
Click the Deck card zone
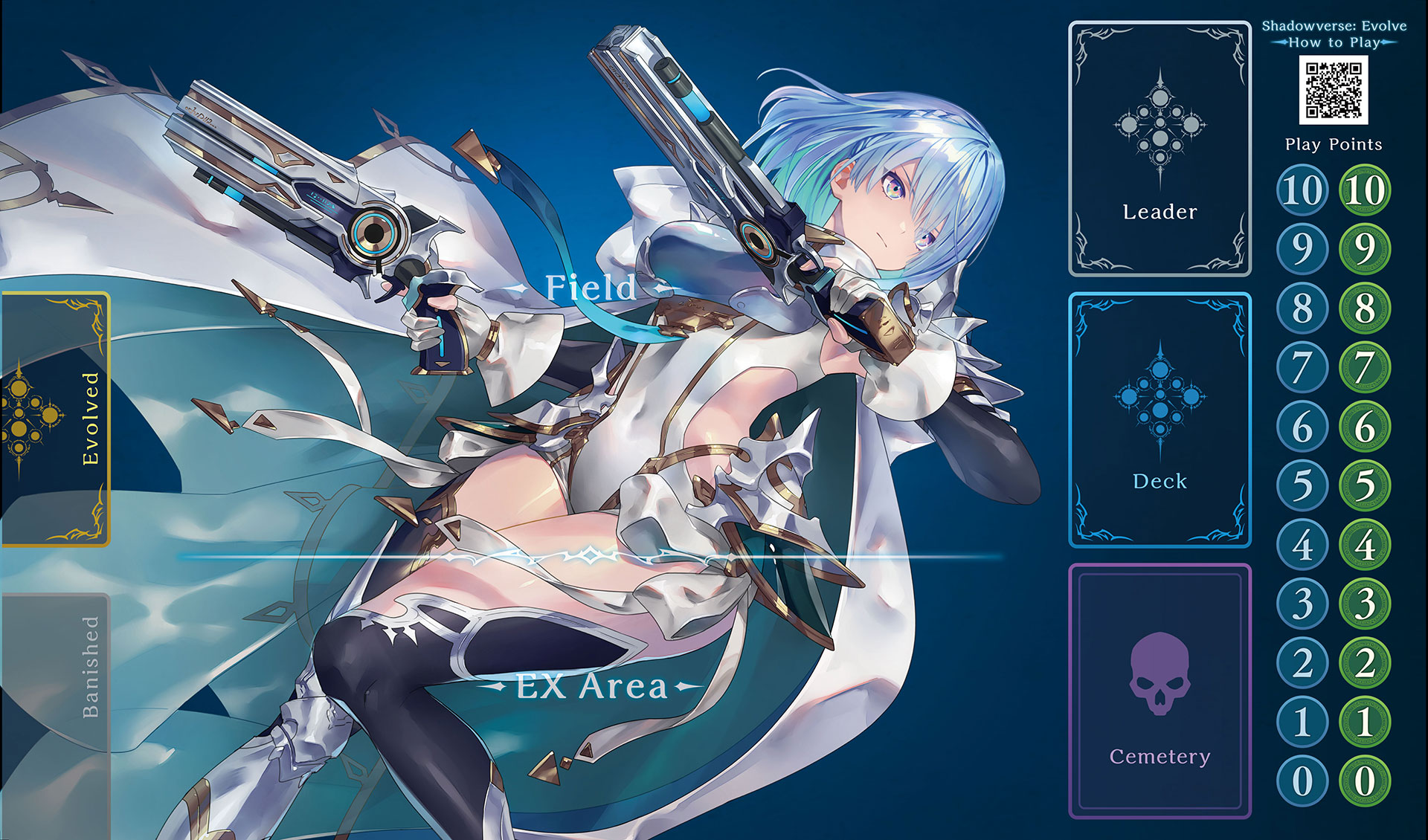click(1160, 420)
